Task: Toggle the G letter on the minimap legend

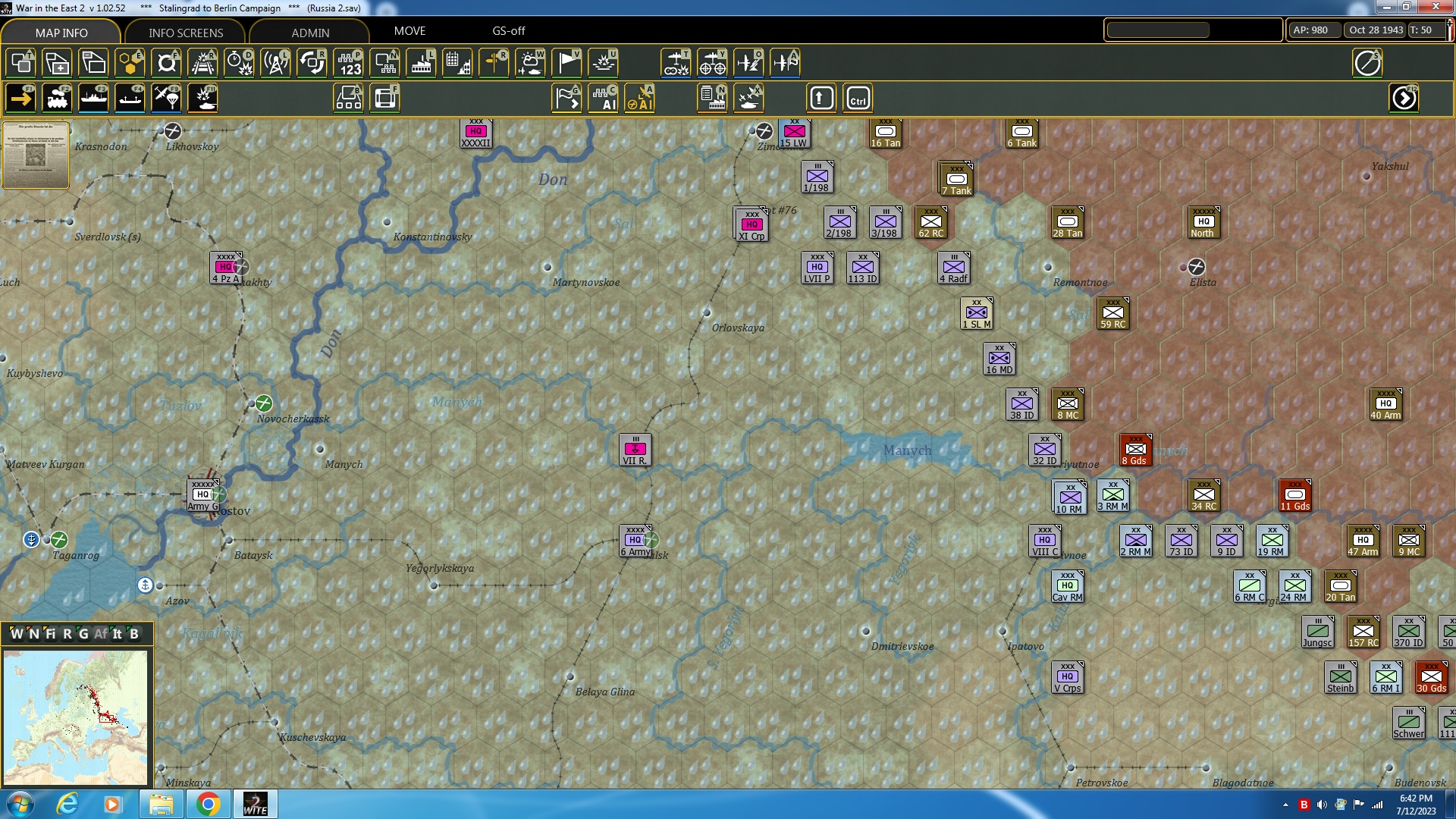Action: click(x=83, y=634)
